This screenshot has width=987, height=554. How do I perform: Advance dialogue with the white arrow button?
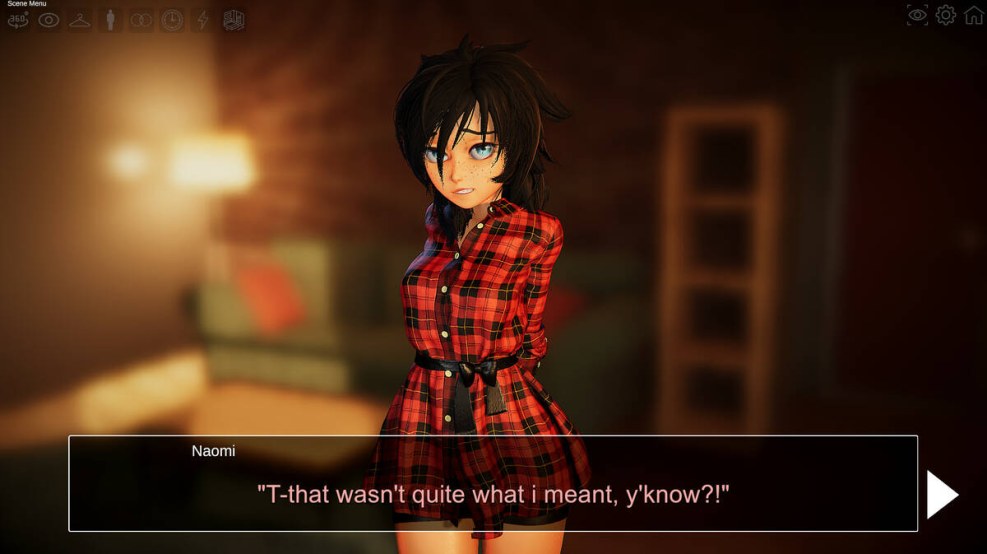pyautogui.click(x=941, y=494)
